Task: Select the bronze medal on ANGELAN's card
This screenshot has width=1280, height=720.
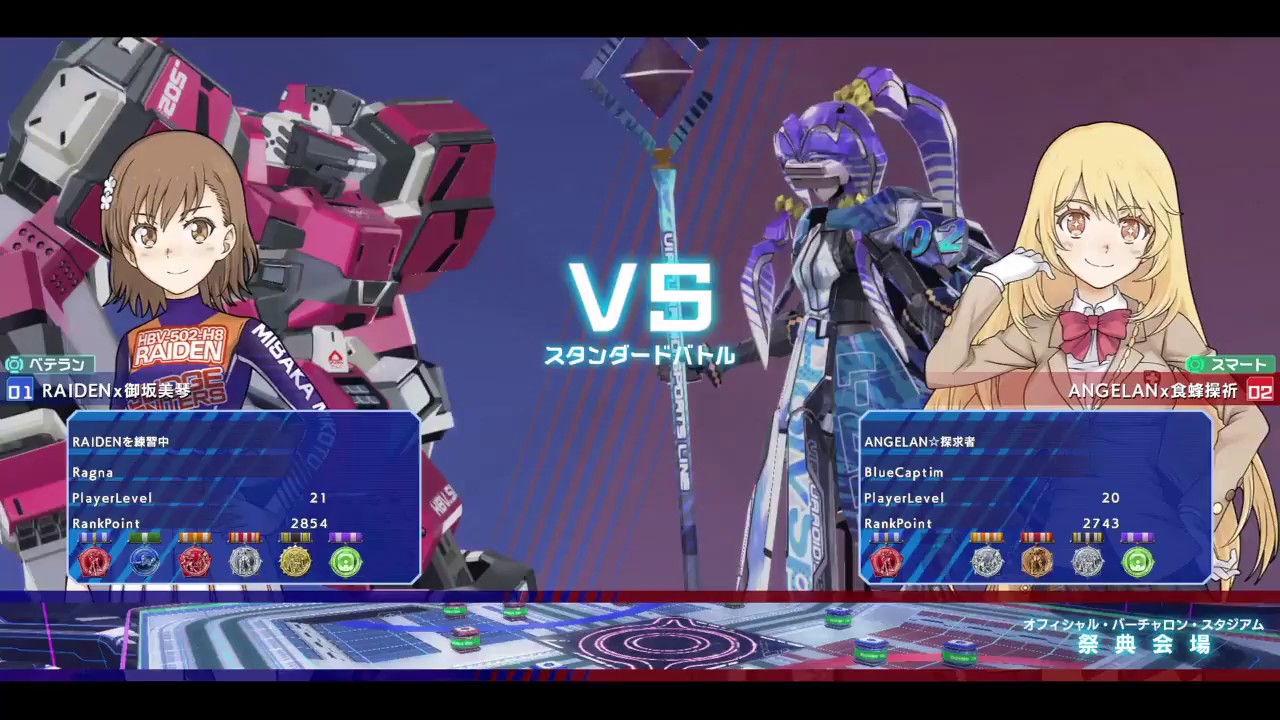Action: tap(1037, 562)
